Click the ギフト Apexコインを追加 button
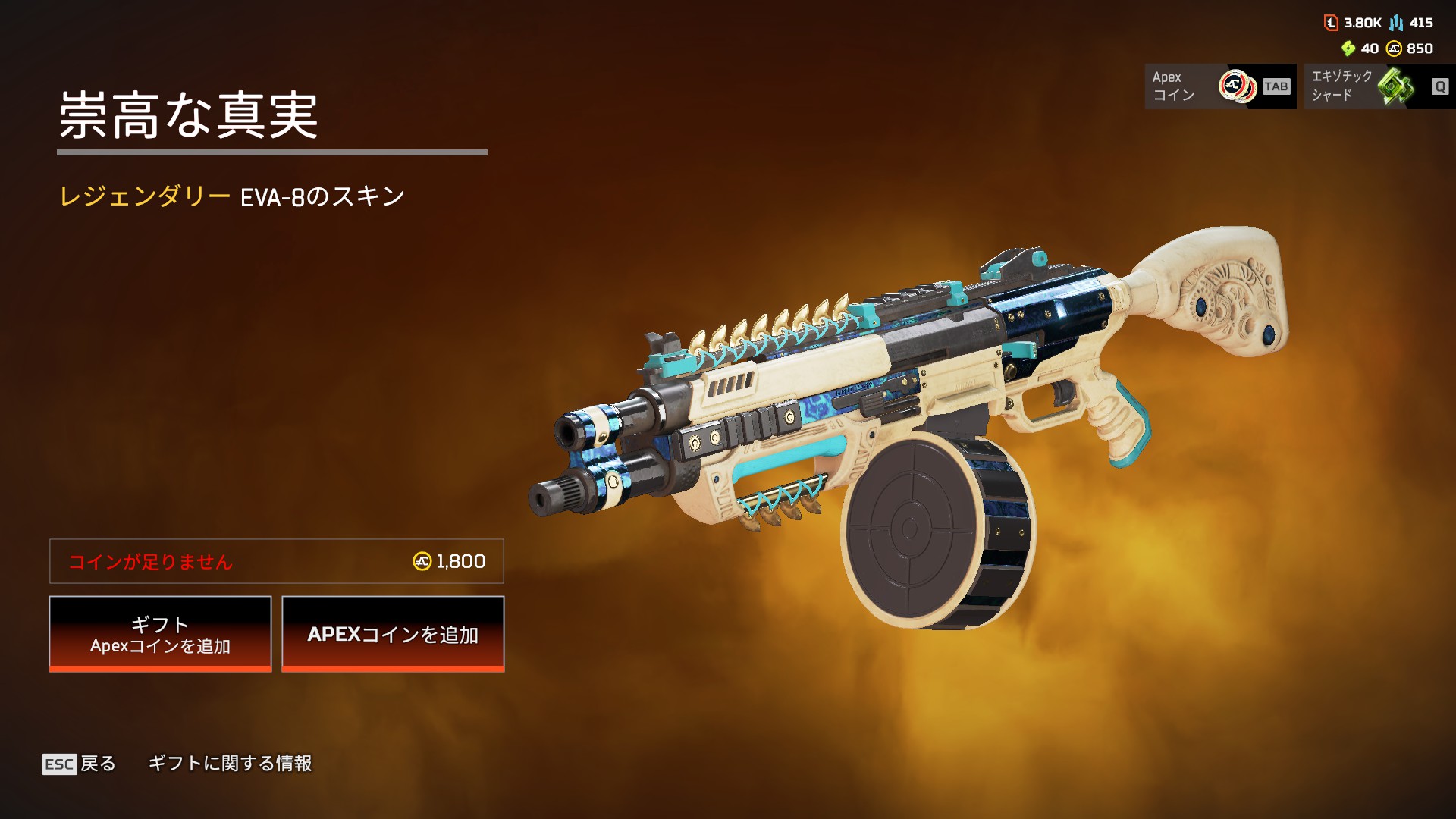 [160, 634]
